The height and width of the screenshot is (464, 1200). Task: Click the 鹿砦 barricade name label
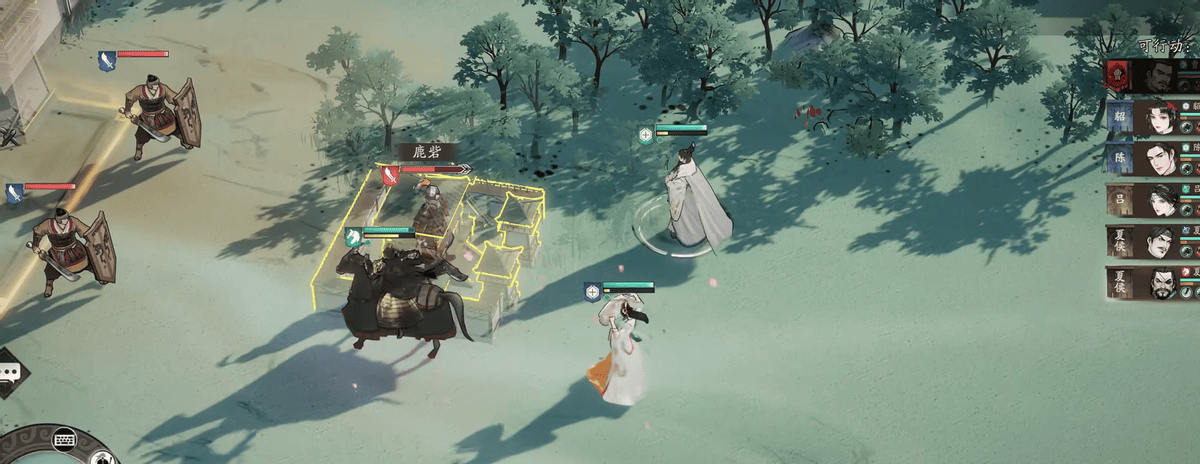pos(426,152)
